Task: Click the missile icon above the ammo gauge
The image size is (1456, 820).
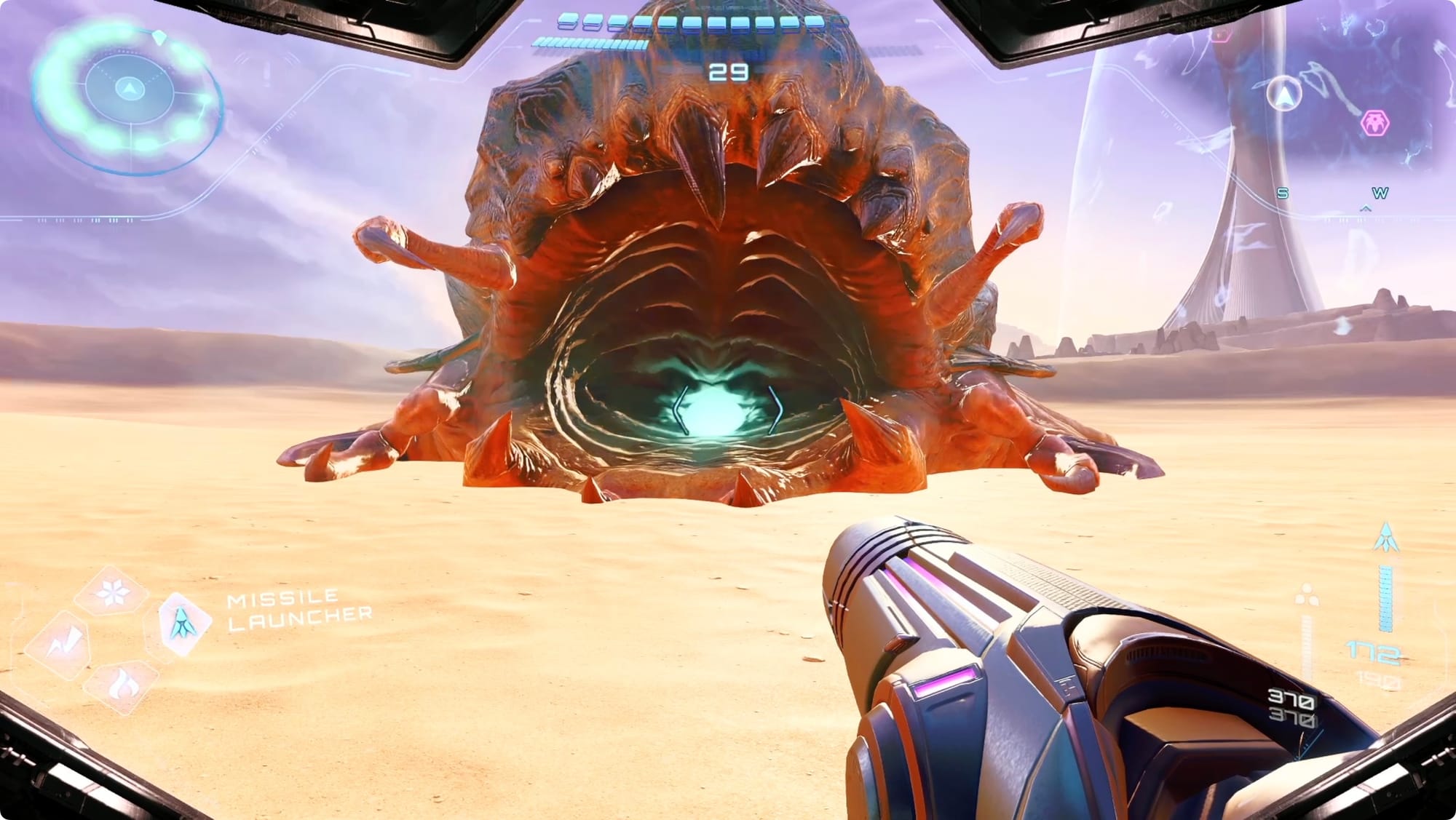Action: click(1385, 537)
